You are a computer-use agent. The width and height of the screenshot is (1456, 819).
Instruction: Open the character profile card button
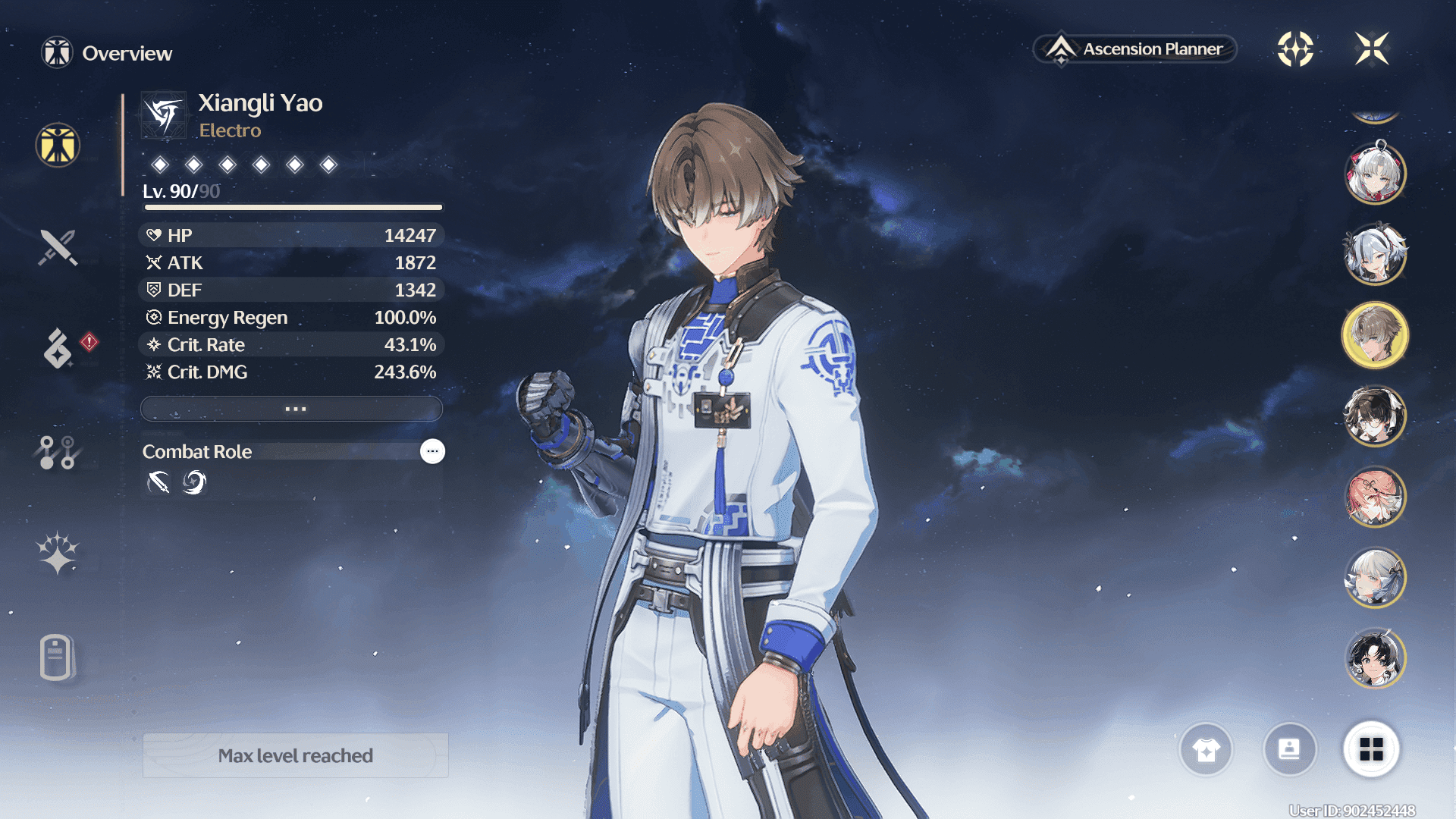coord(1289,750)
